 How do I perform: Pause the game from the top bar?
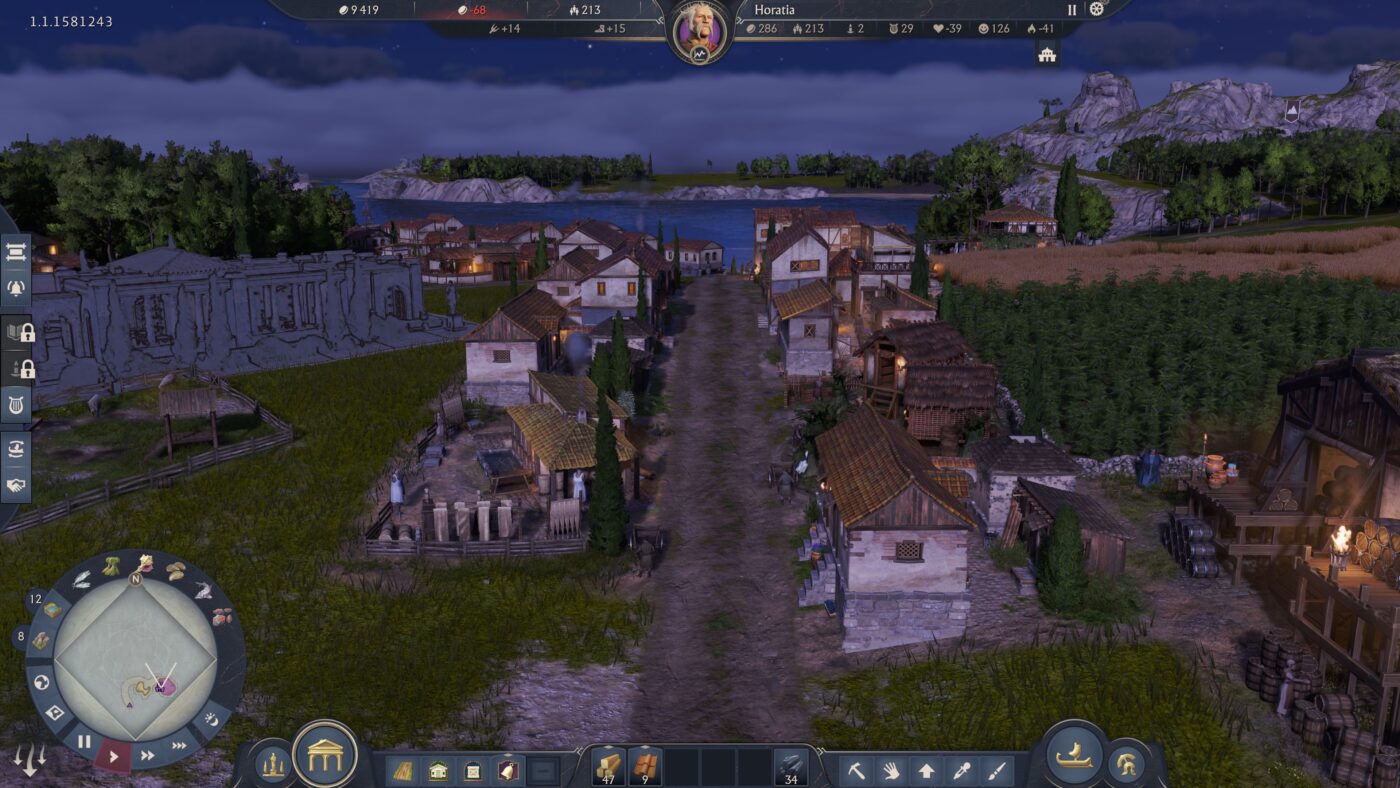click(x=1072, y=10)
